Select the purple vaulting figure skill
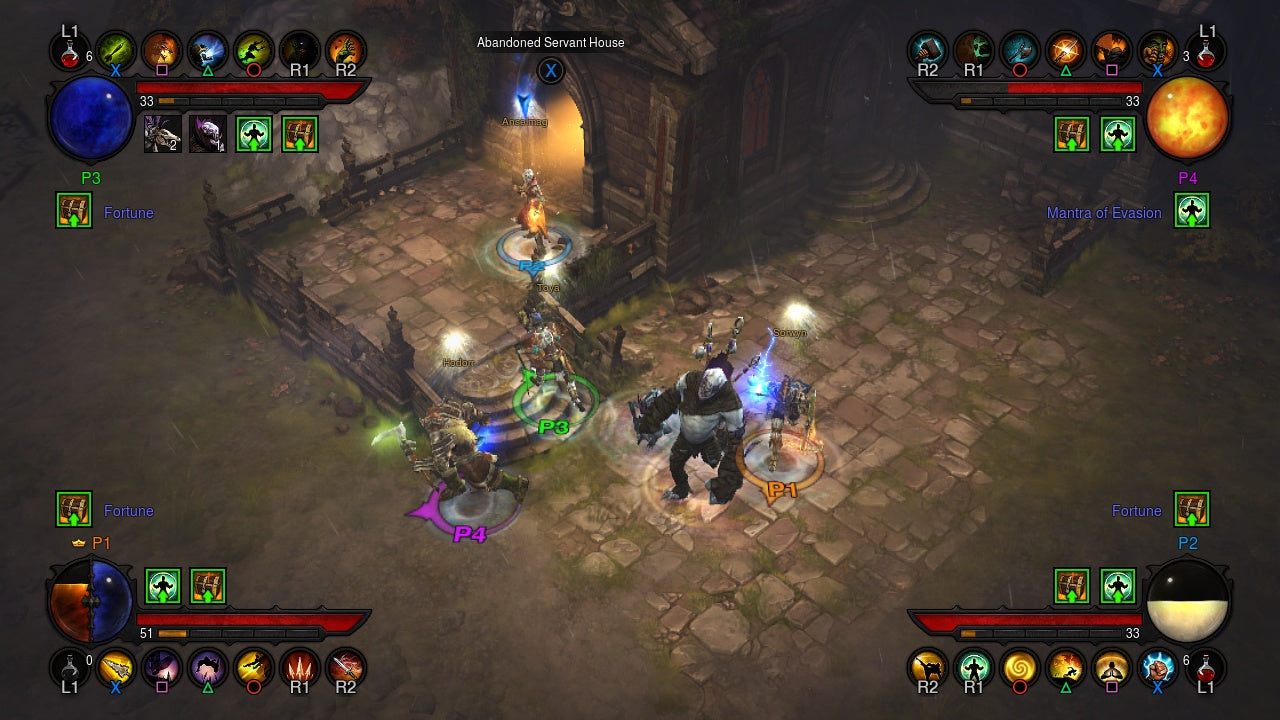This screenshot has height=720, width=1280. click(208, 667)
